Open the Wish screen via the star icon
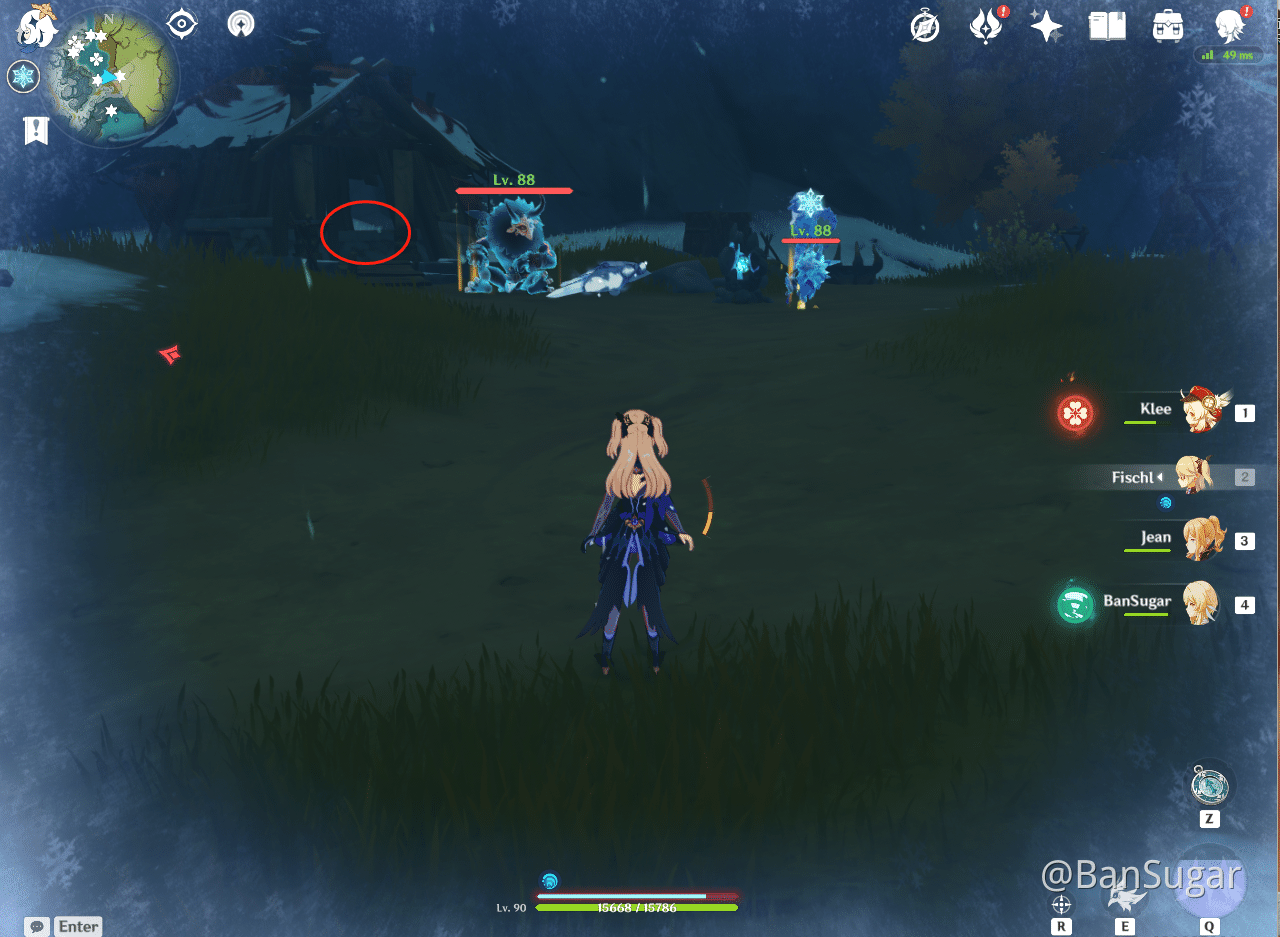Image resolution: width=1280 pixels, height=937 pixels. click(x=1046, y=26)
